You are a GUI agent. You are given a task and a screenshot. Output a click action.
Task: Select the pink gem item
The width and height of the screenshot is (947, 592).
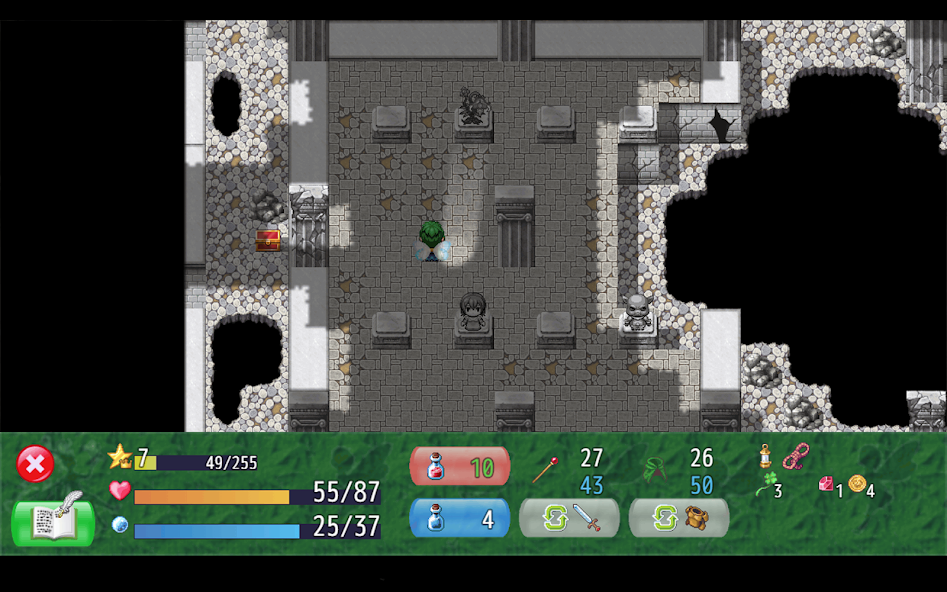(x=826, y=484)
